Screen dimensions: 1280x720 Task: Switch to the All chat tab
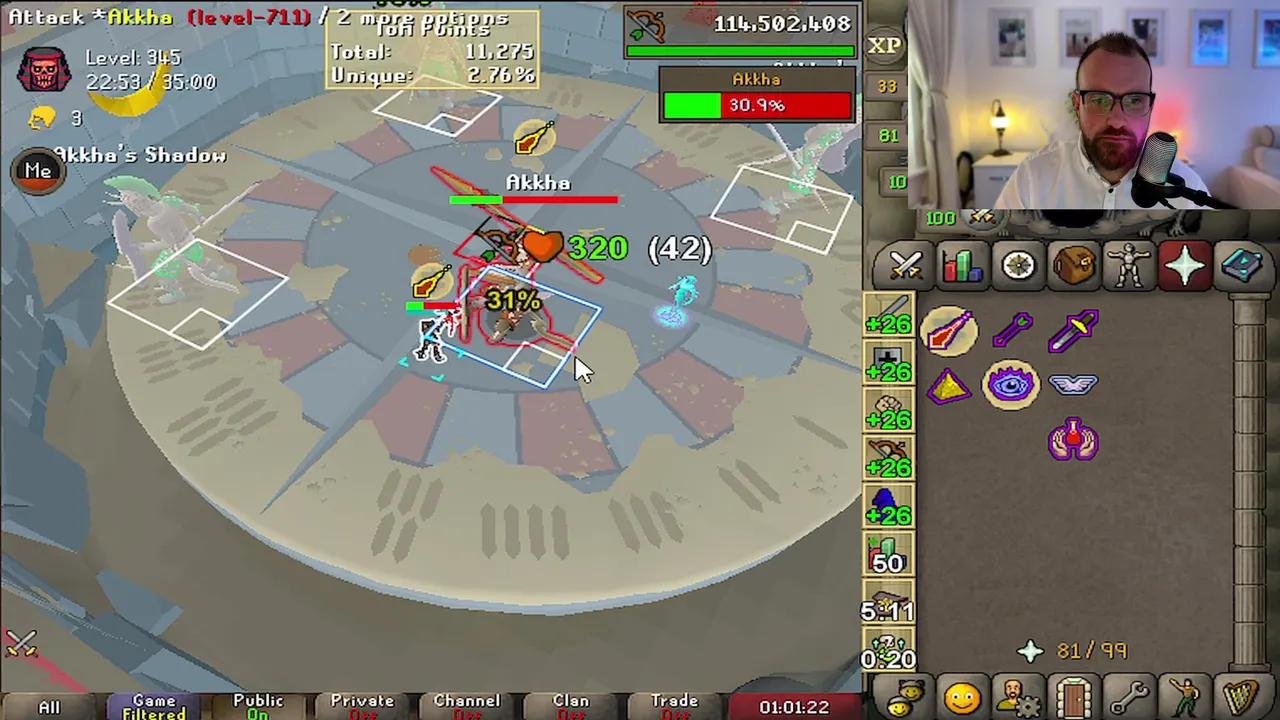tap(50, 705)
